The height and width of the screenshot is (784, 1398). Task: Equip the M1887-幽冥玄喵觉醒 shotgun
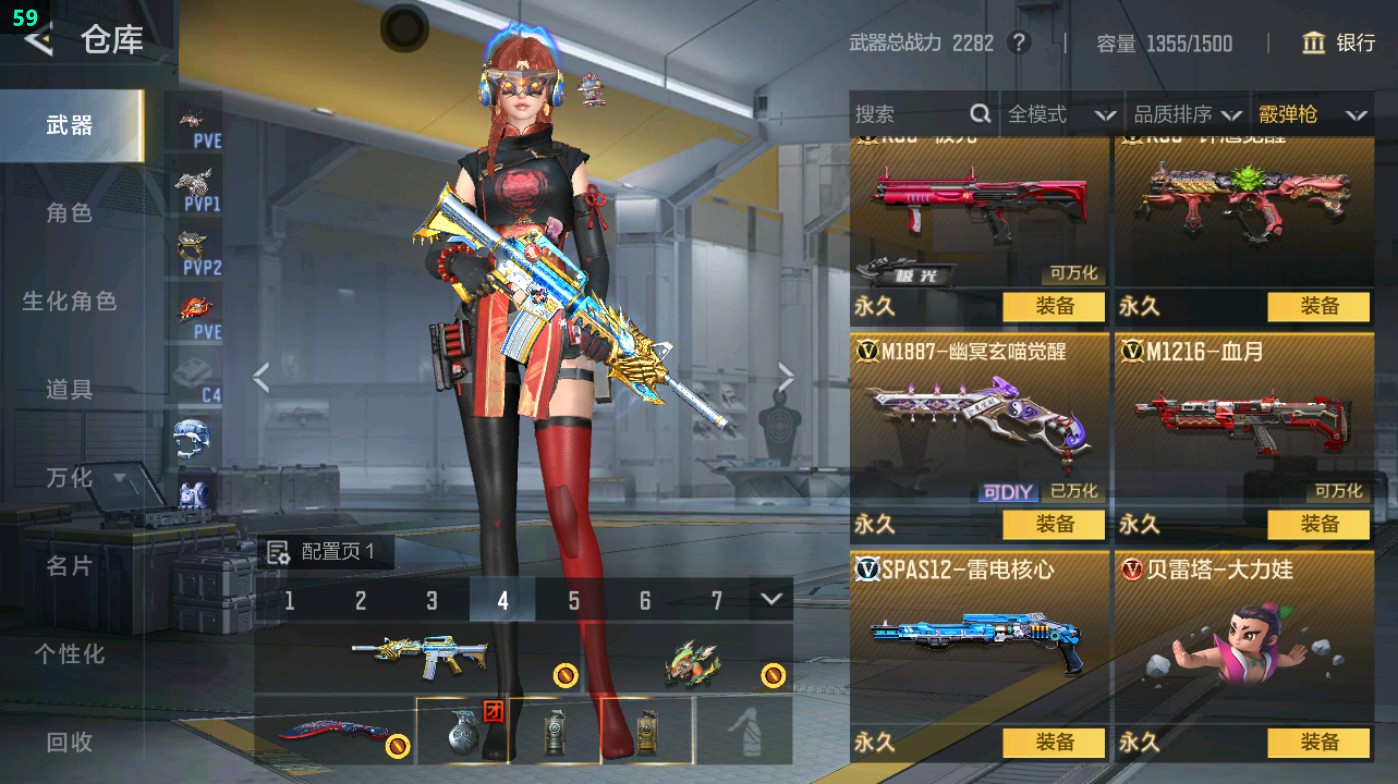tap(1054, 524)
